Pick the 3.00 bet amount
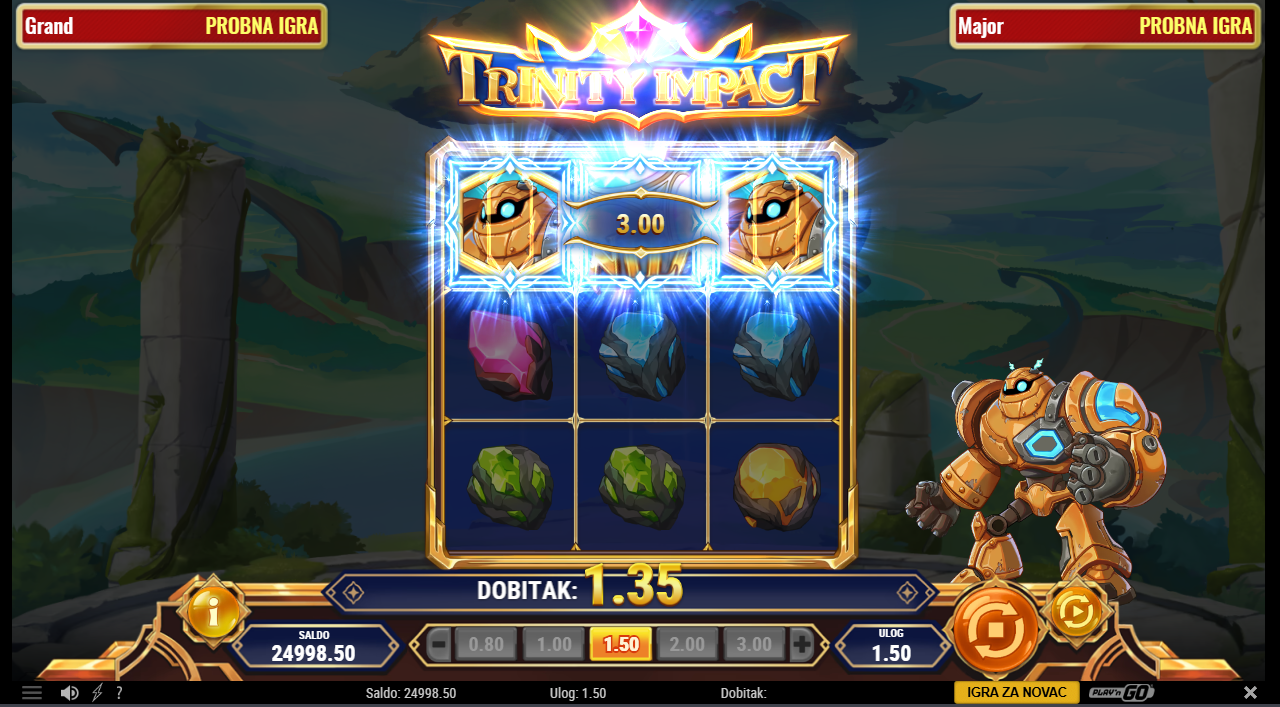 click(754, 645)
